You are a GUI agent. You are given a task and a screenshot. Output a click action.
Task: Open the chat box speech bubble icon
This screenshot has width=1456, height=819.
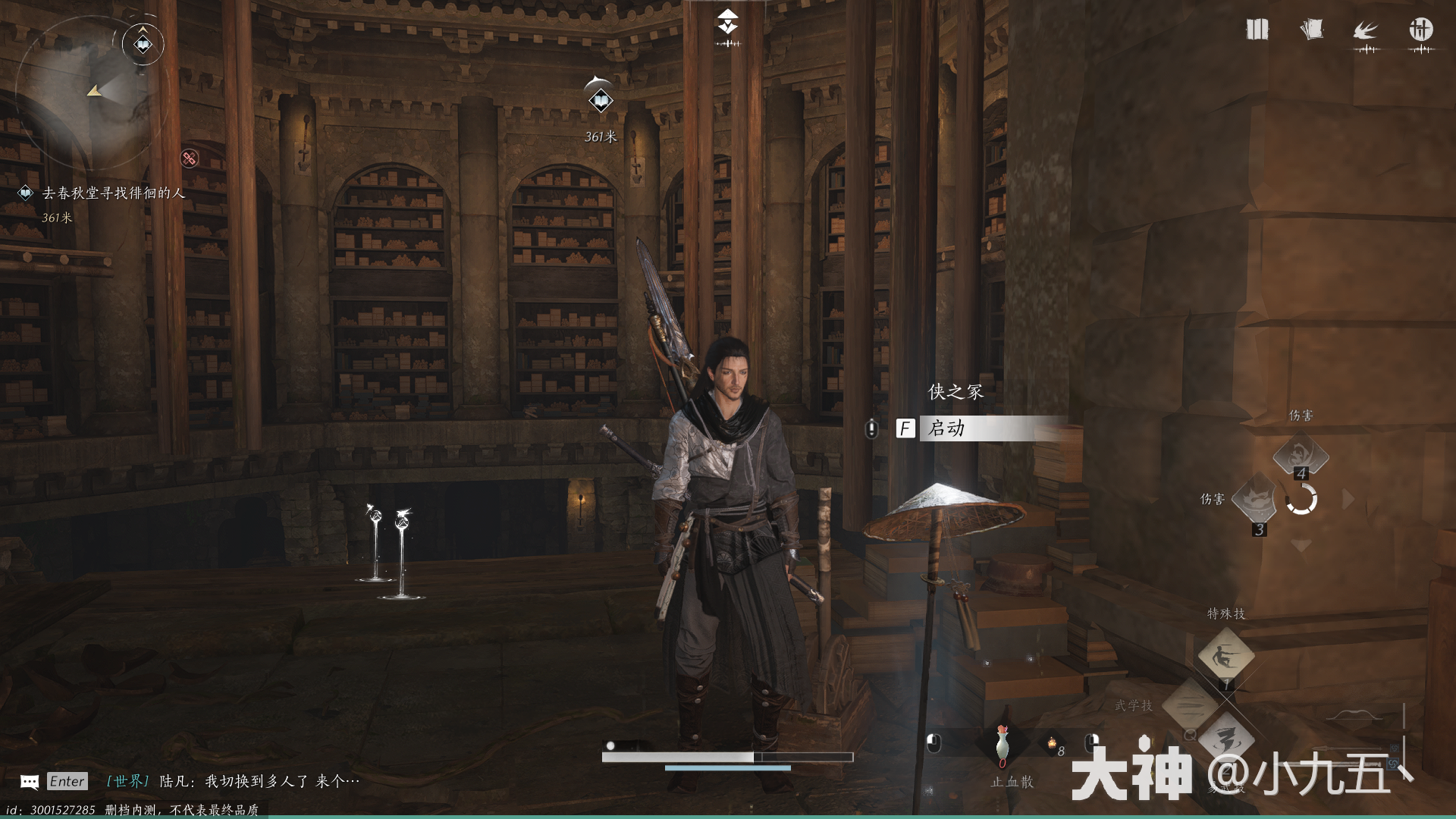30,782
